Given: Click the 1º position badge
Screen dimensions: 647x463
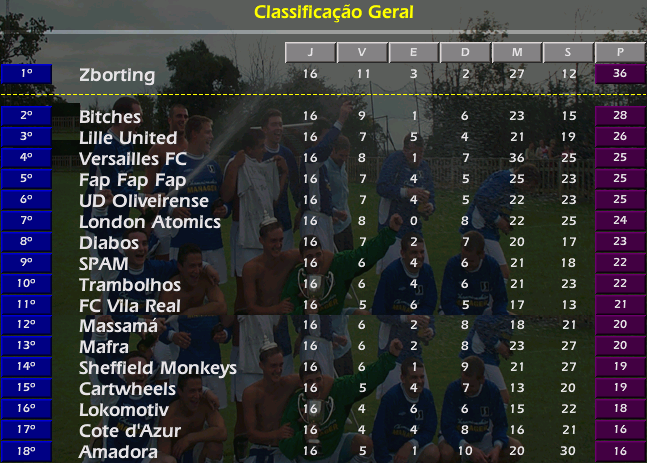Looking at the screenshot, I should (x=27, y=74).
